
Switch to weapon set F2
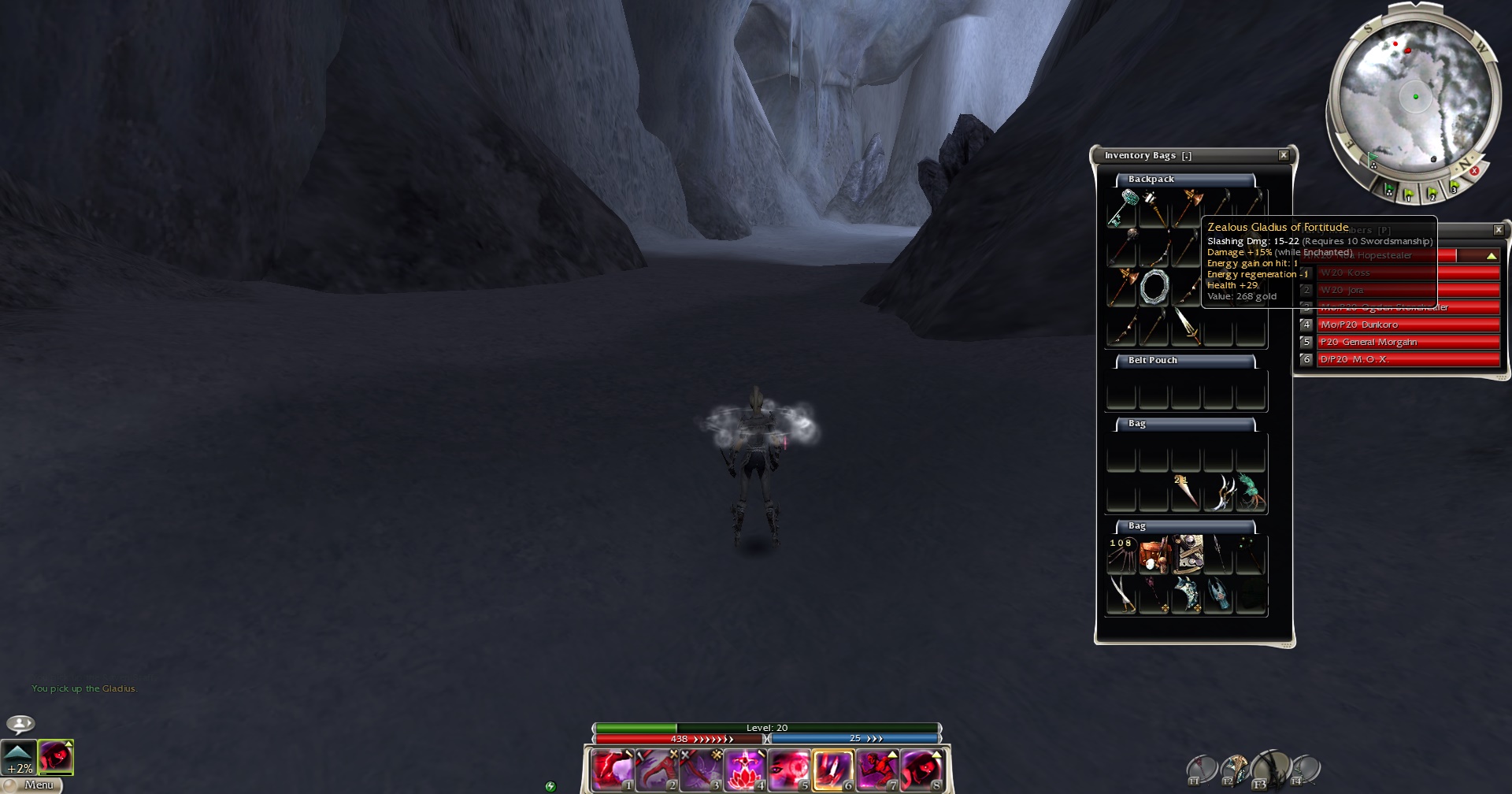pos(1235,770)
